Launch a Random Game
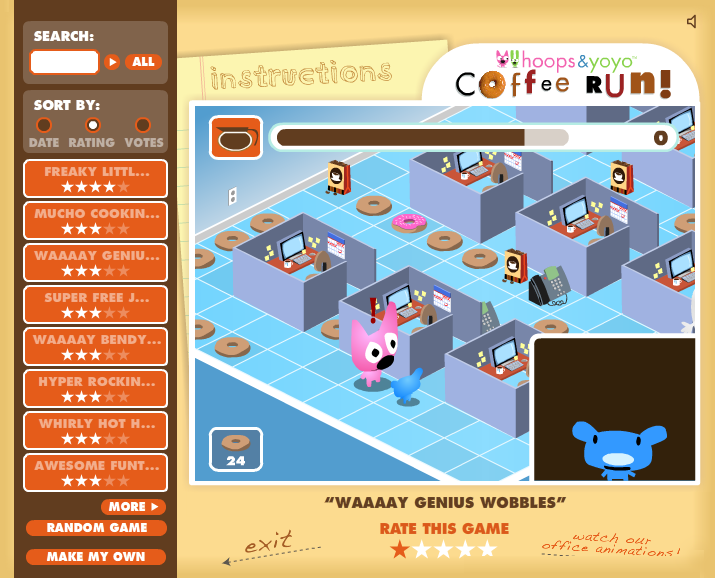Screen dimensions: 715x578 pyautogui.click(x=96, y=528)
